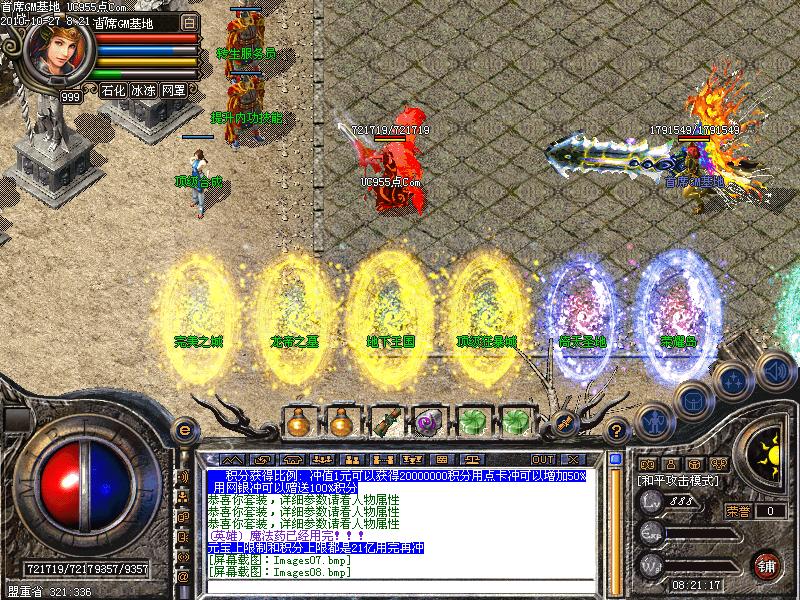Toggle the 和平攻击模式 attack mode label
Screen dimensions: 800x600
pyautogui.click(x=680, y=480)
